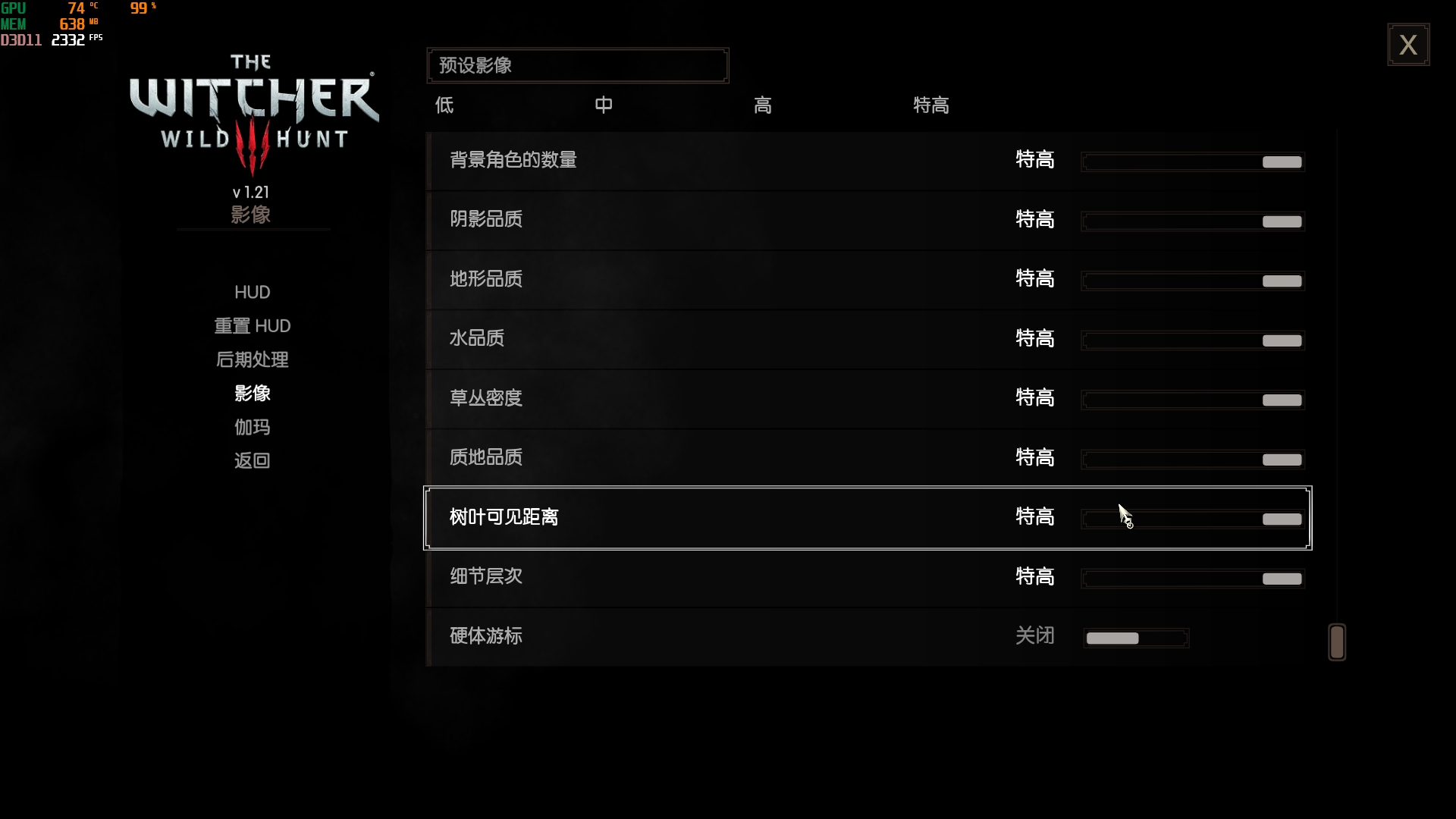Viewport: 1456px width, 819px height.
Task: Select the 高 (High) graphics preset
Action: point(763,105)
